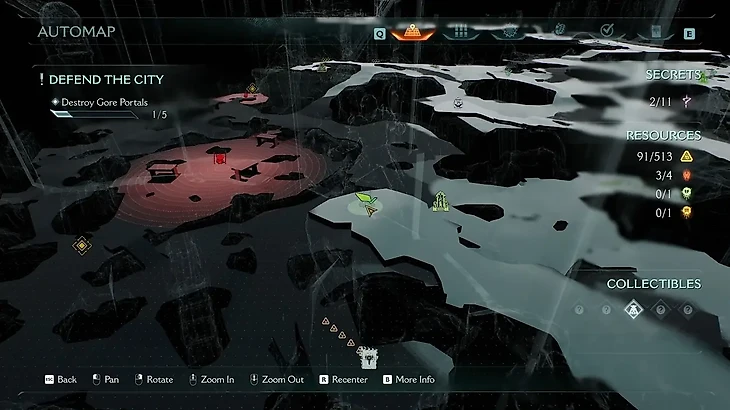The height and width of the screenshot is (410, 730).
Task: Open the spiked gear tab
Action: click(x=509, y=31)
